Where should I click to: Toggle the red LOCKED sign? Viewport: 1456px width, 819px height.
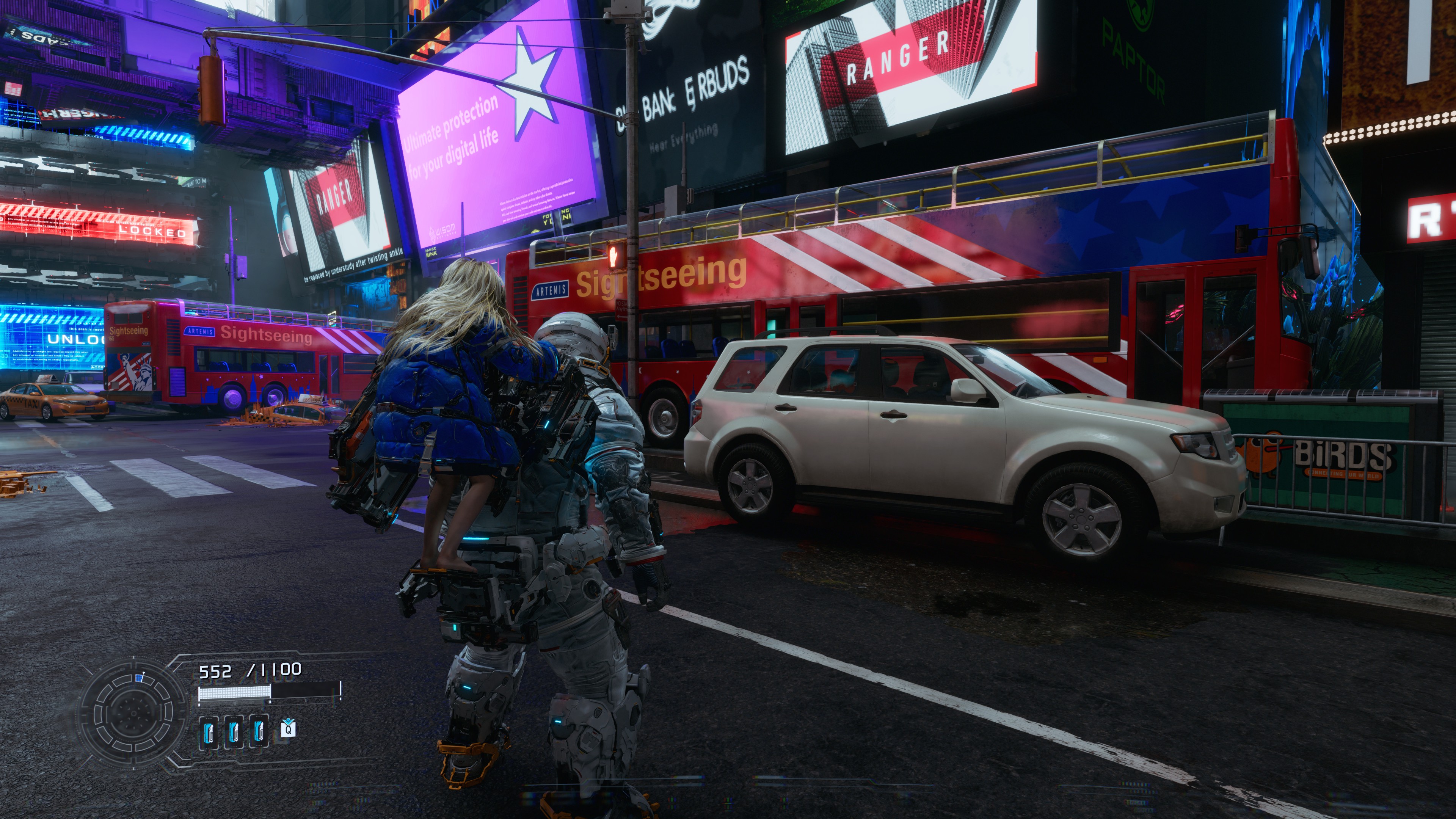(152, 232)
